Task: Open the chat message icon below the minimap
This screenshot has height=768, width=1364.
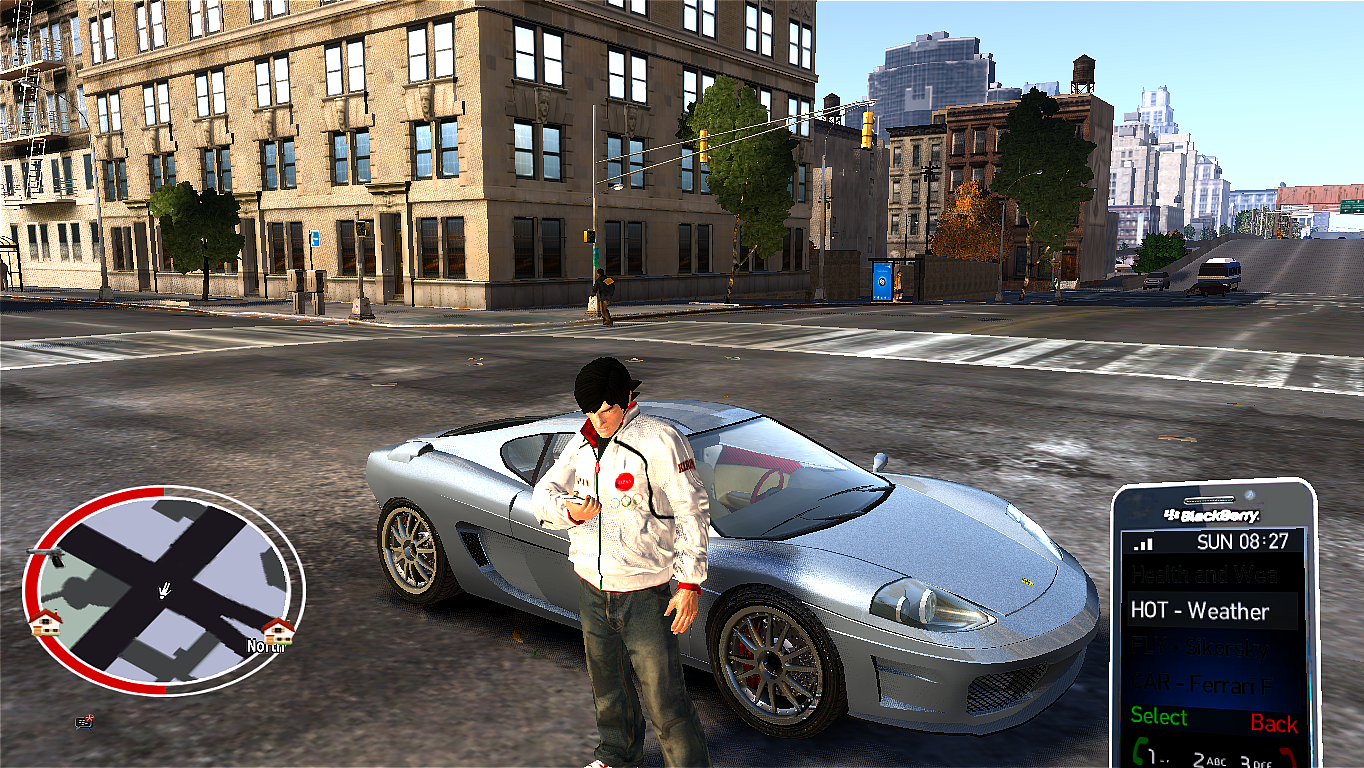Action: [84, 721]
